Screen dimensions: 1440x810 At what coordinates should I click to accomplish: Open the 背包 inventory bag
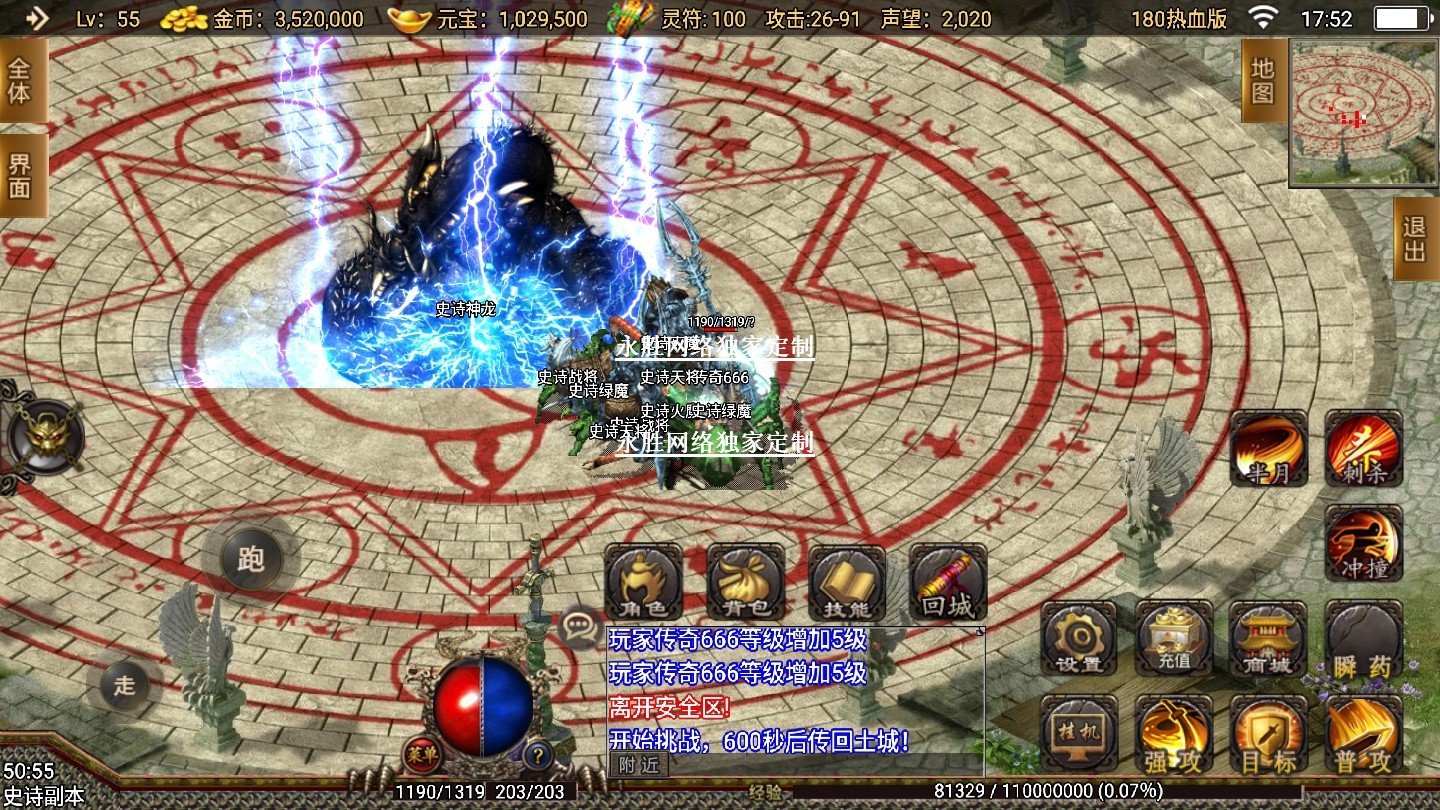pos(746,583)
